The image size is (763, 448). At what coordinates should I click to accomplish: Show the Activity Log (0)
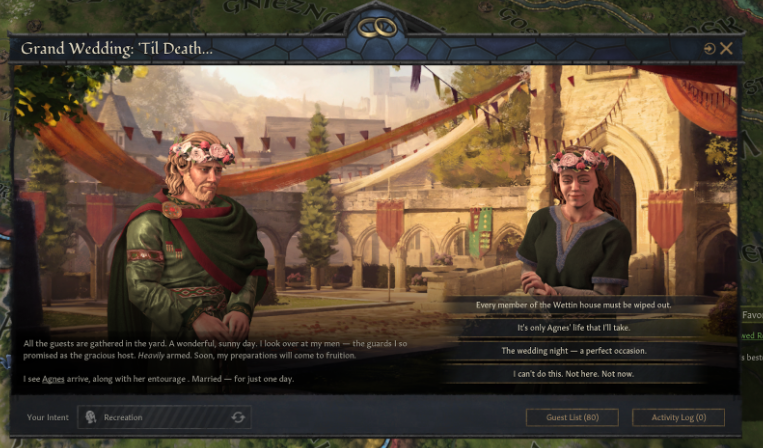pyautogui.click(x=678, y=417)
